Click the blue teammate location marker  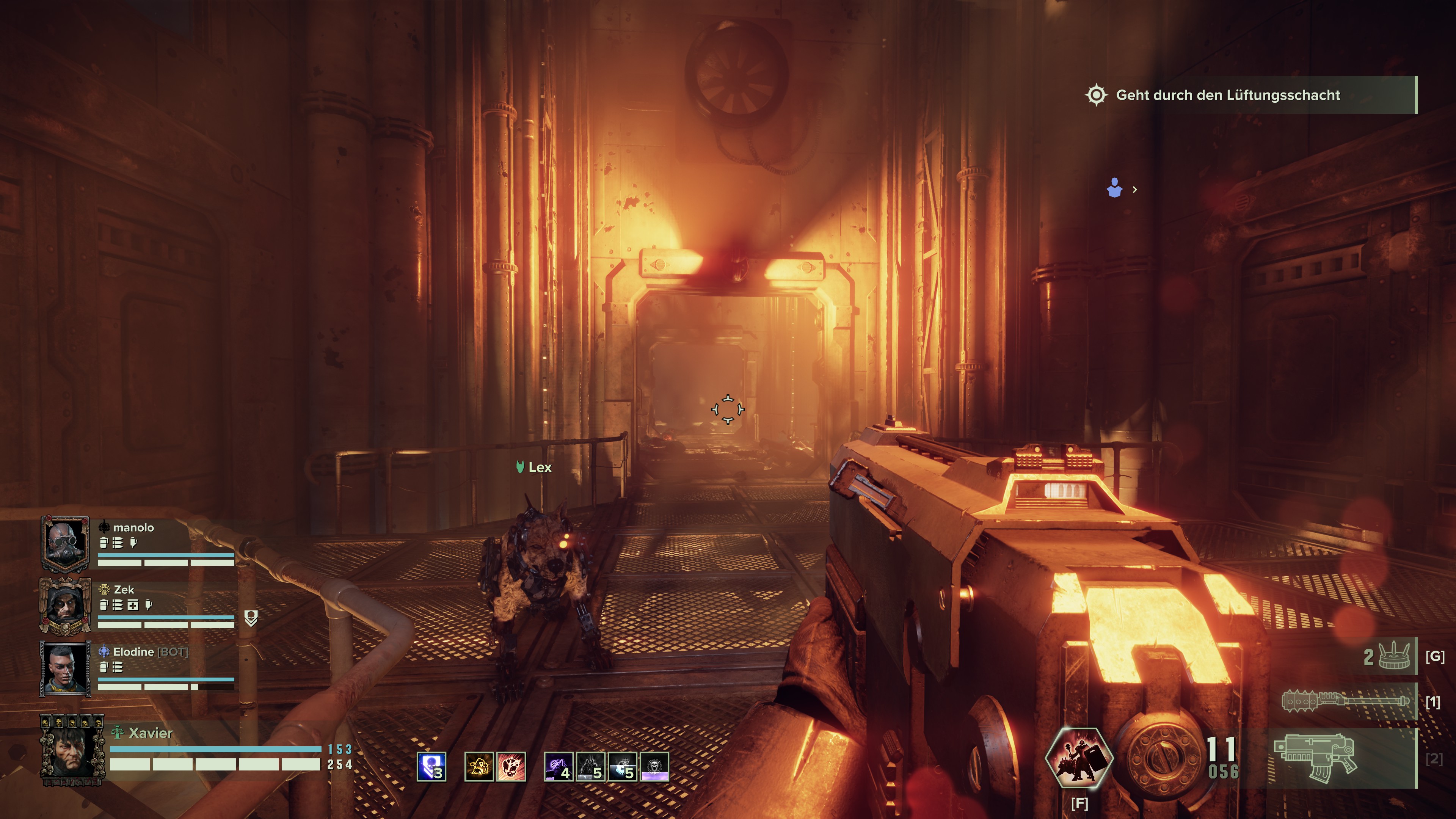pos(1115,188)
